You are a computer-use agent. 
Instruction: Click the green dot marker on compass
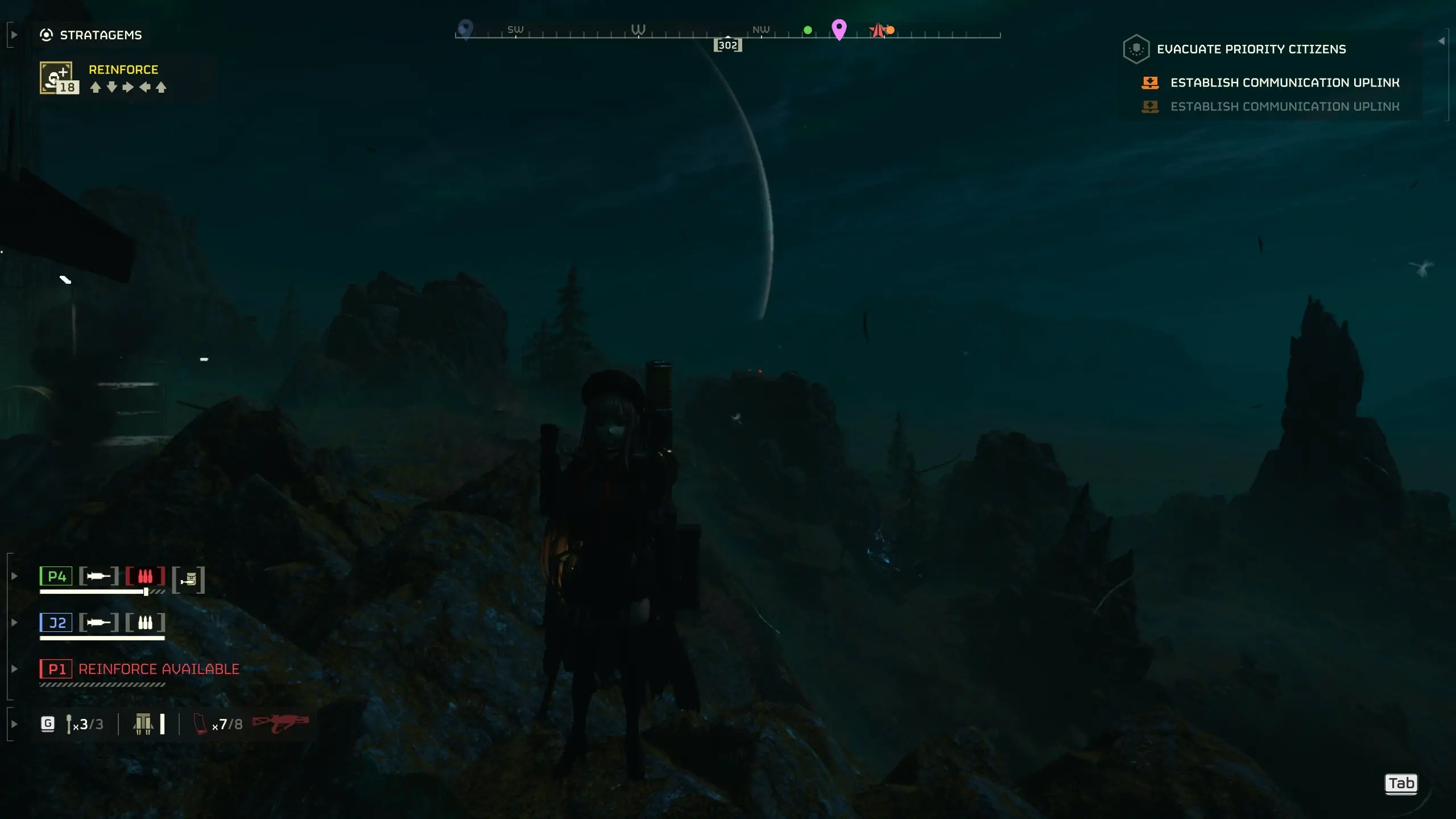[x=808, y=30]
